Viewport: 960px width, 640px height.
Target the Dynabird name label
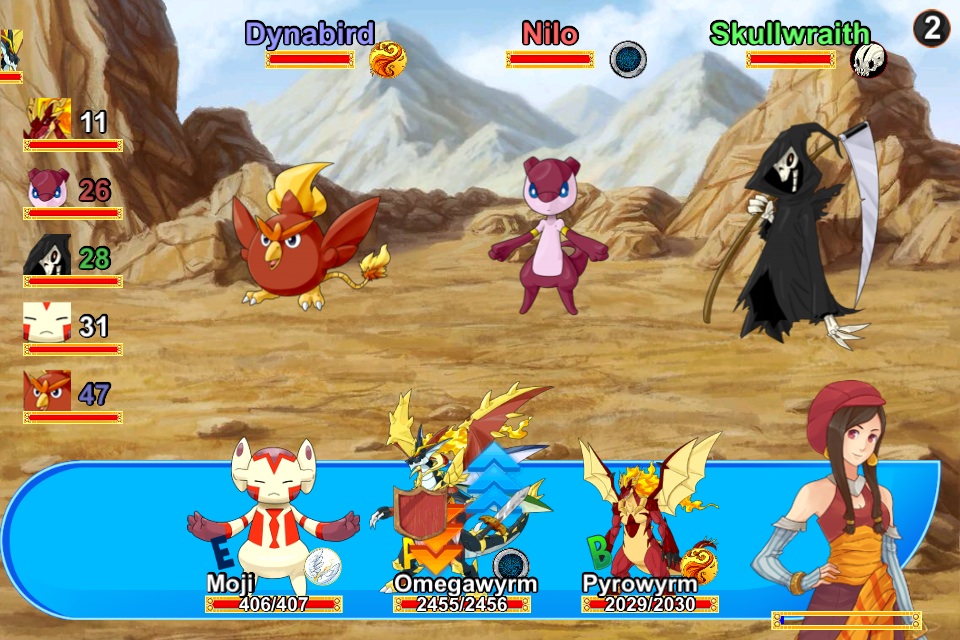[x=310, y=34]
